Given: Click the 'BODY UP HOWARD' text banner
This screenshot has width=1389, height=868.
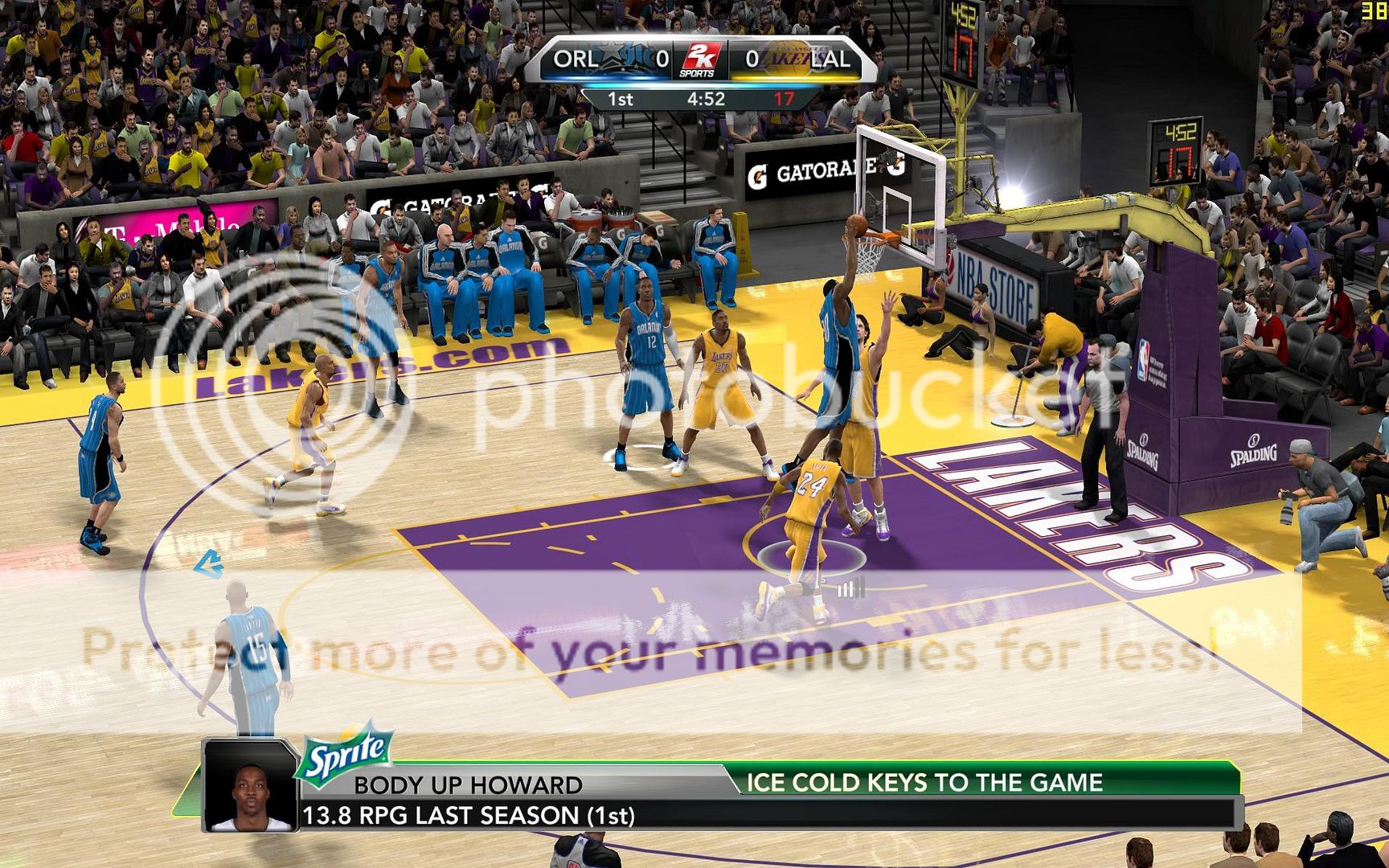Looking at the screenshot, I should point(470,787).
